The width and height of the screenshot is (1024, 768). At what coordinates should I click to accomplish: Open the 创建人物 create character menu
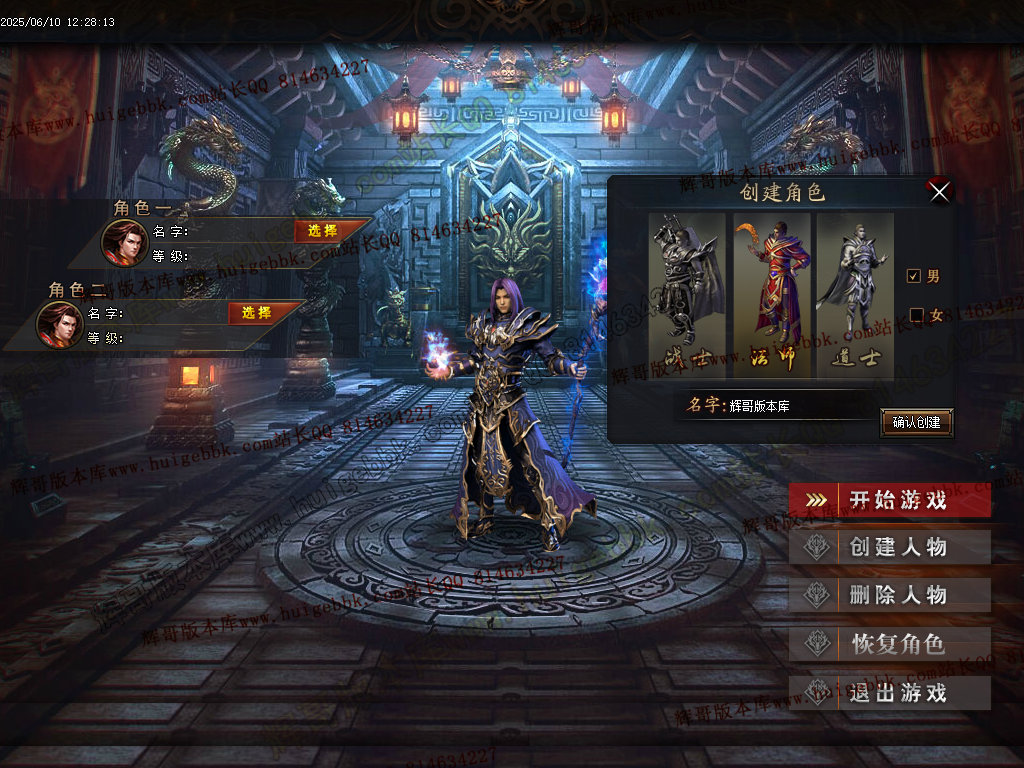pyautogui.click(x=890, y=547)
